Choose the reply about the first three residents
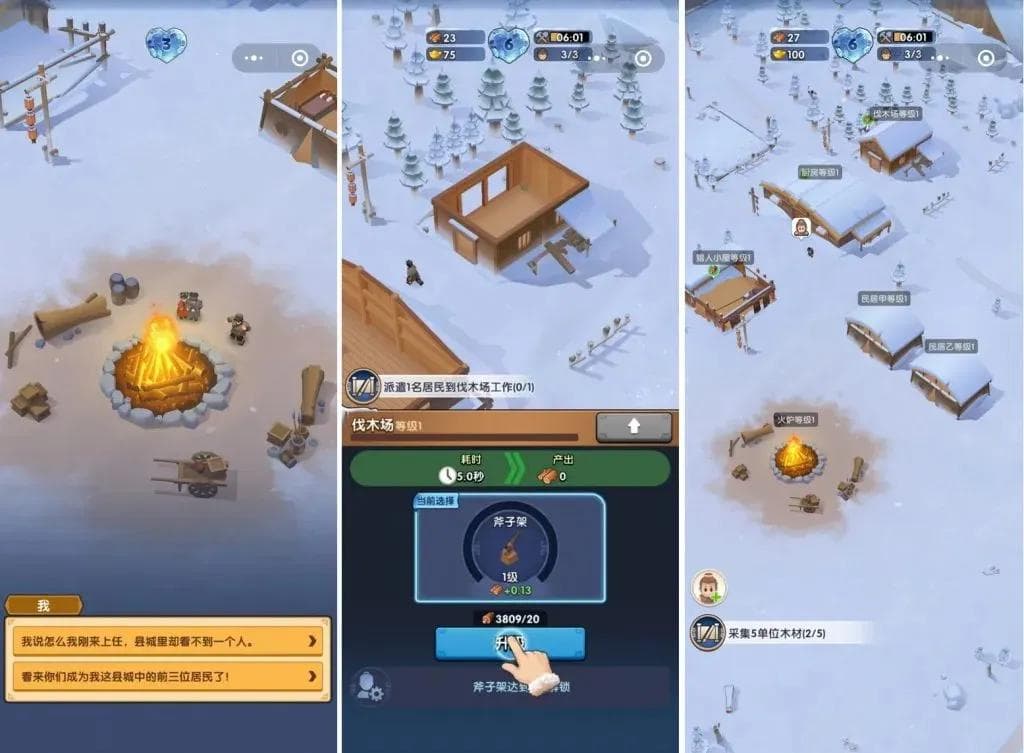 167,676
